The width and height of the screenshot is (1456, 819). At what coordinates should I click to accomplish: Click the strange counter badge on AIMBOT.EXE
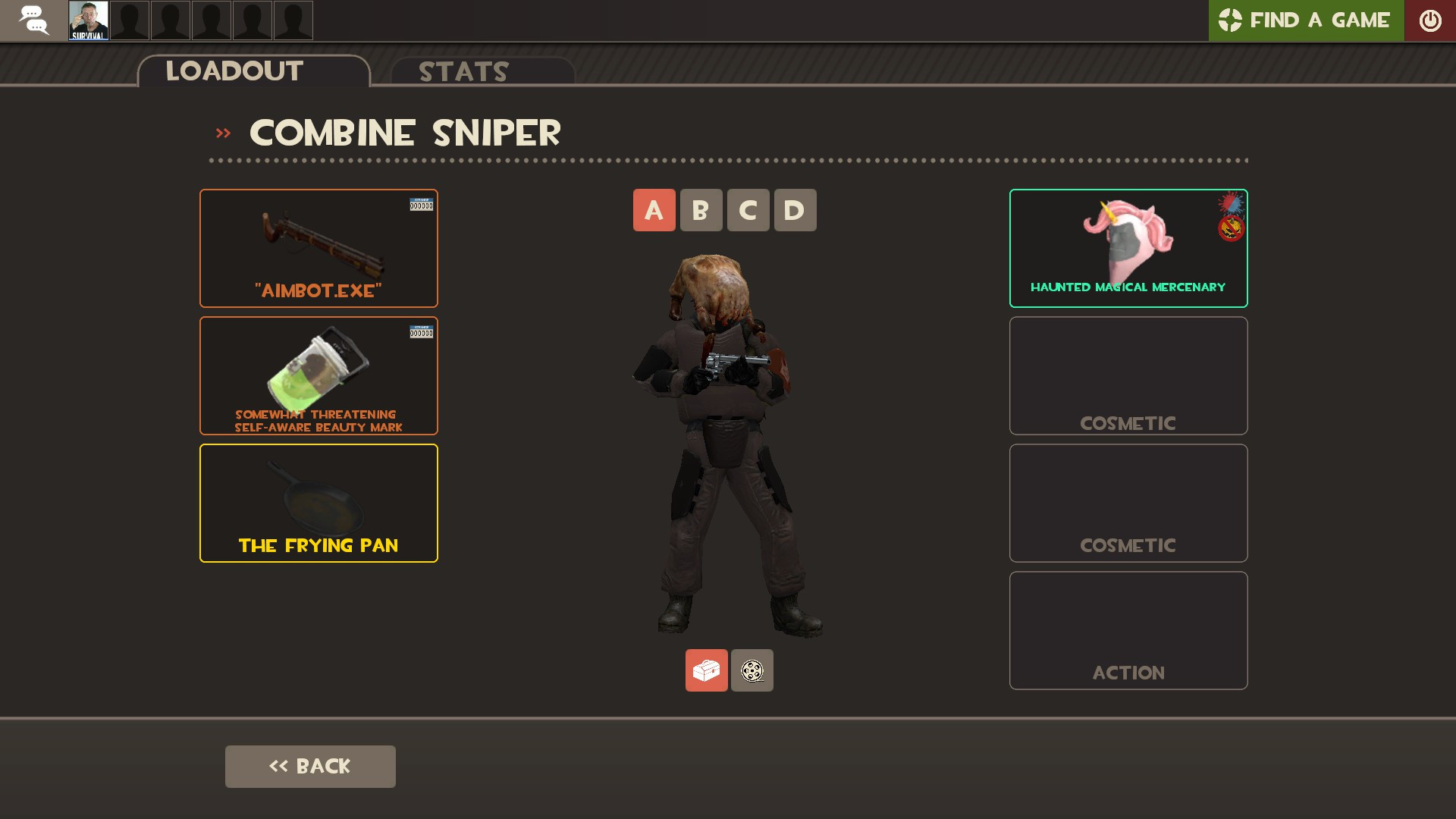[422, 204]
